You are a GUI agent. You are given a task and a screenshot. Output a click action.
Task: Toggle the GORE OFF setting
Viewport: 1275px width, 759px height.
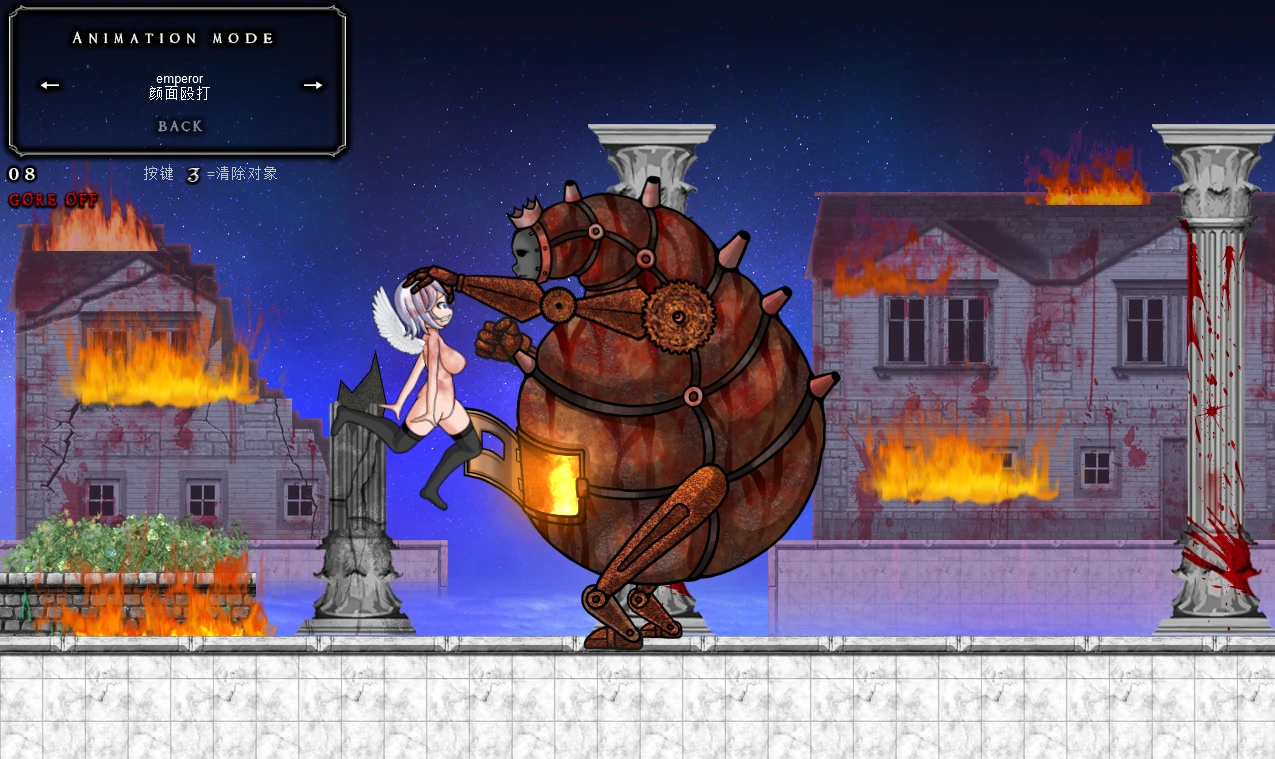tap(53, 200)
